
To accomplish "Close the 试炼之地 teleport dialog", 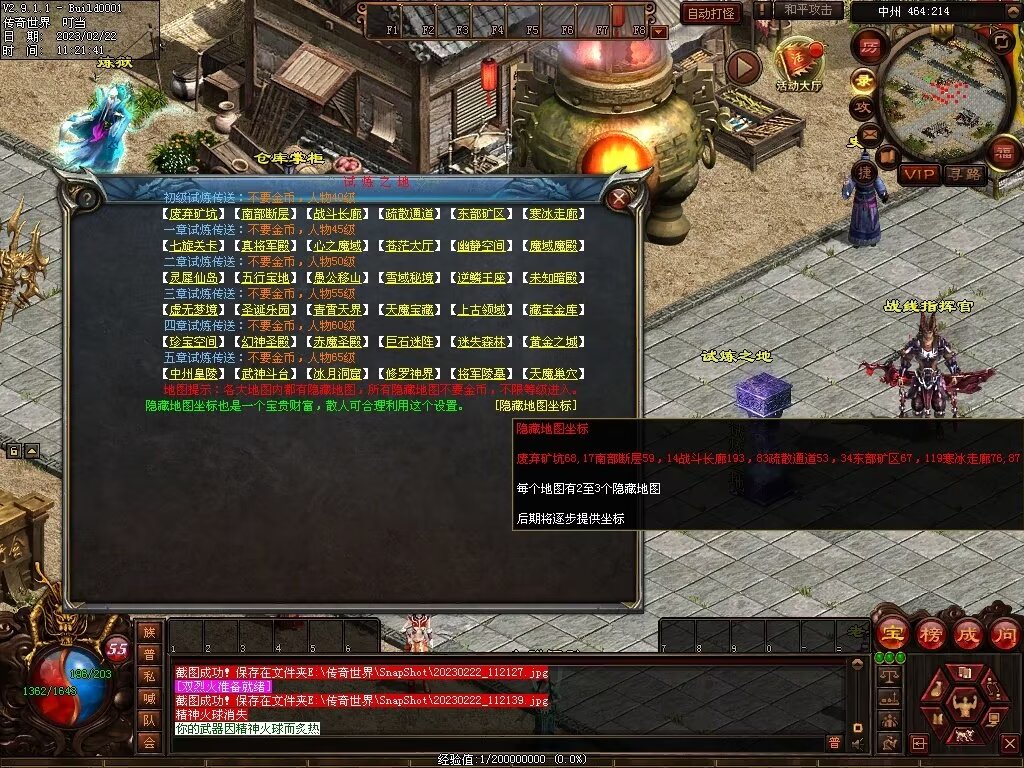I will (619, 198).
